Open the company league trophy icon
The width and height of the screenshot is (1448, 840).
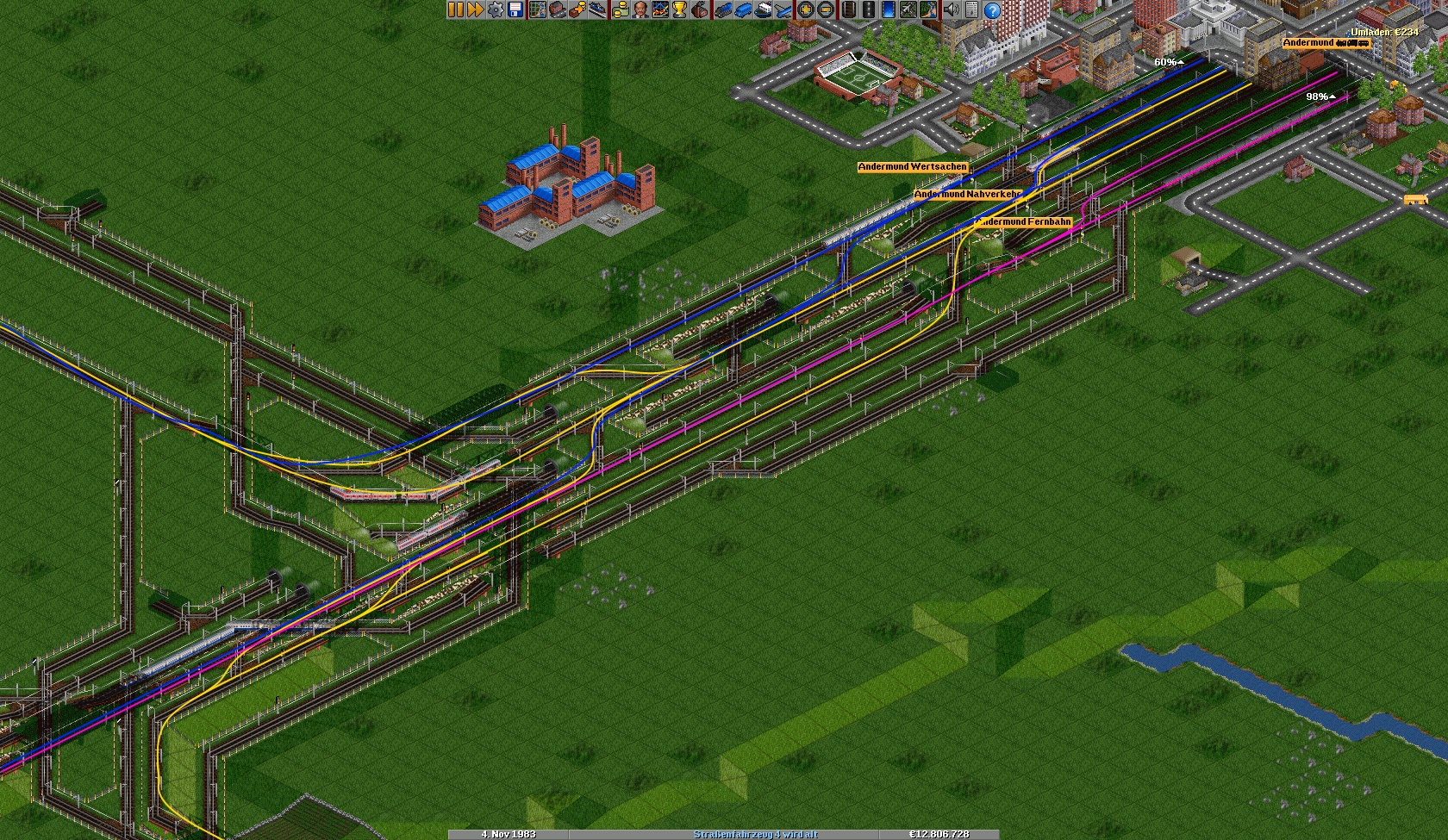[680, 9]
